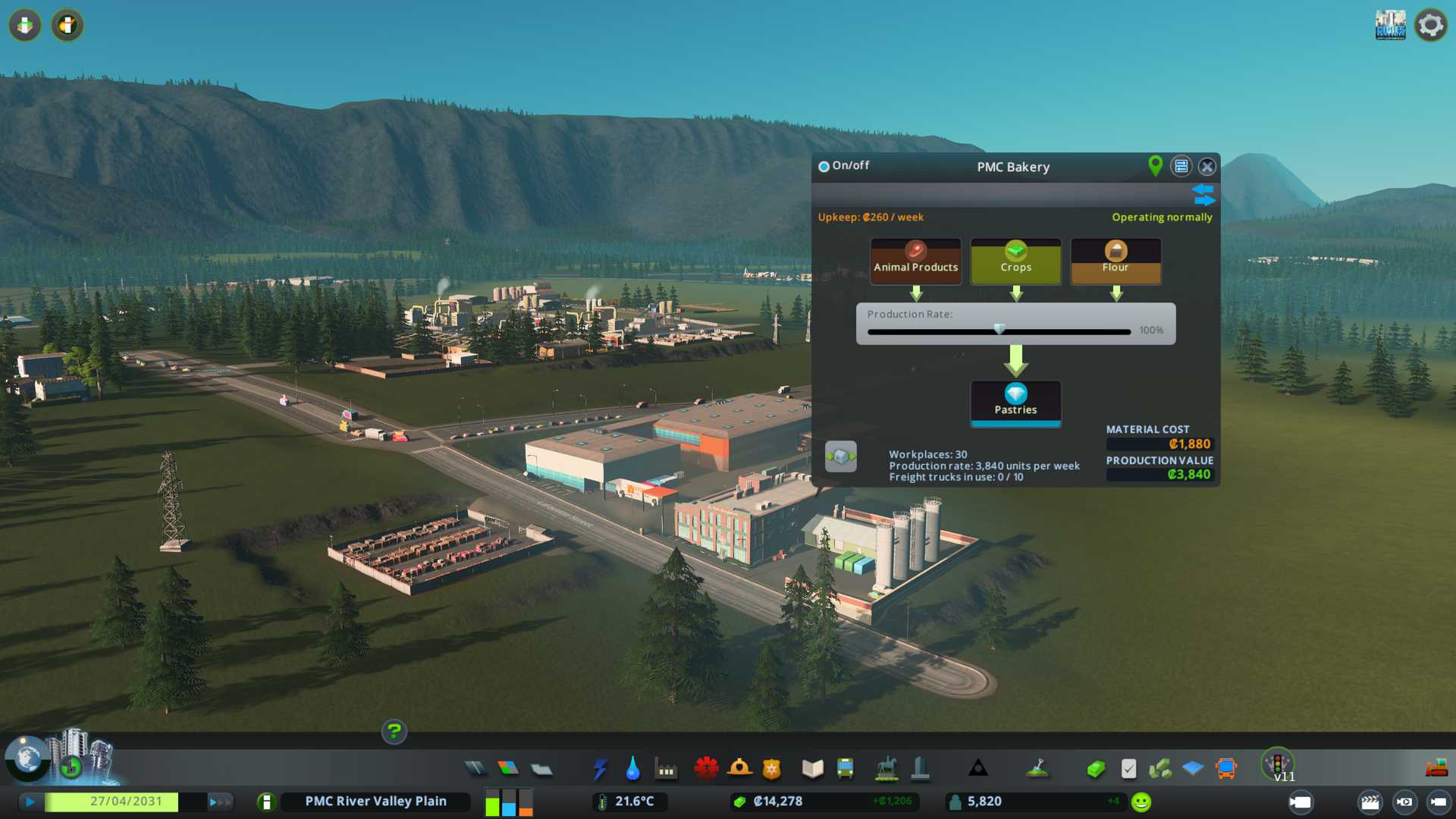Click the green location pin in bakery panel
1456x819 pixels.
[x=1155, y=165]
